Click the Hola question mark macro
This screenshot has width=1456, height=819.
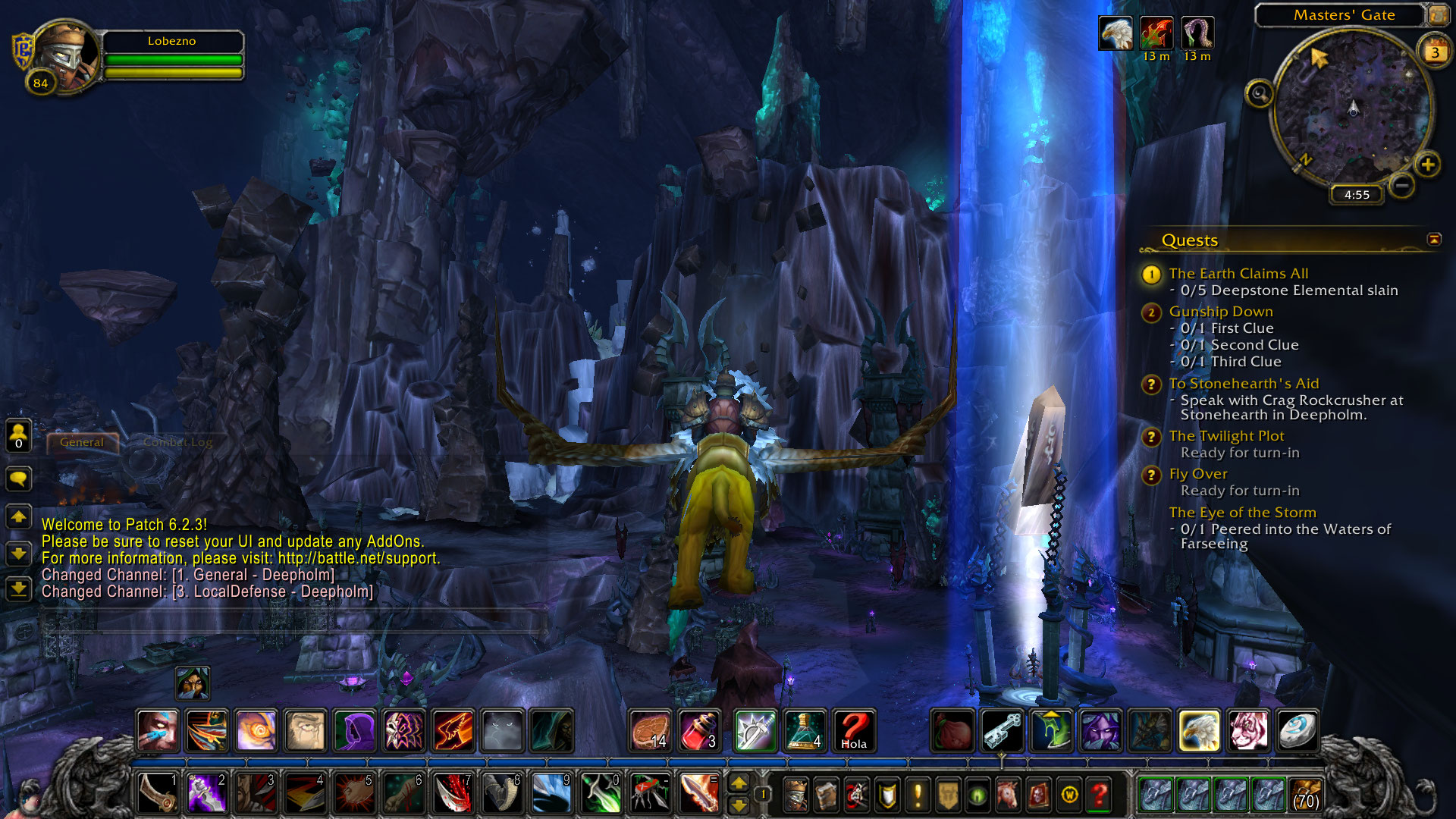[854, 731]
